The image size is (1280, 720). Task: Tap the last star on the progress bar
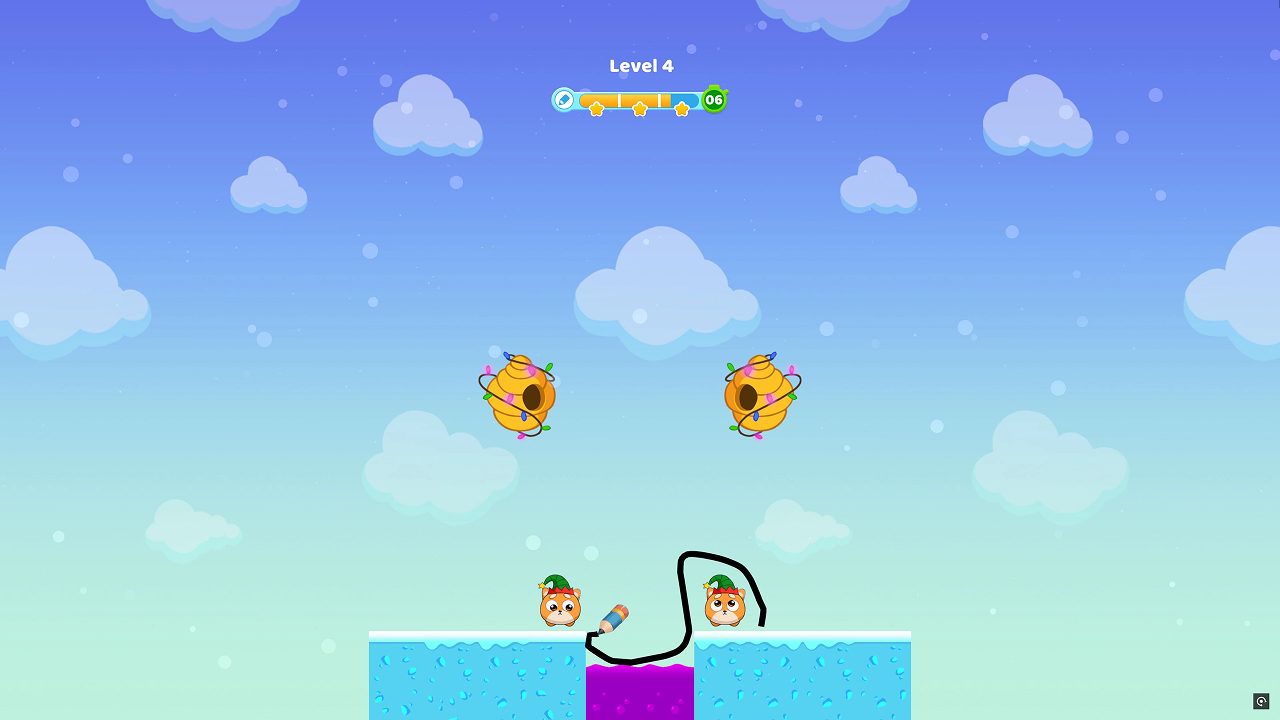click(x=682, y=109)
